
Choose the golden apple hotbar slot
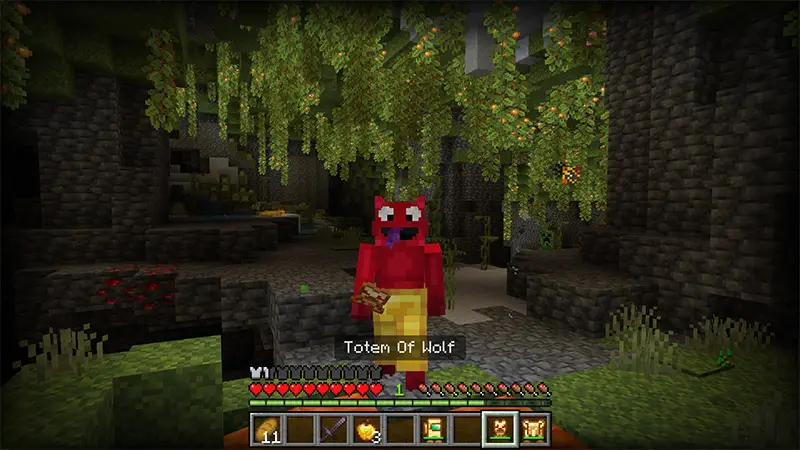366,429
